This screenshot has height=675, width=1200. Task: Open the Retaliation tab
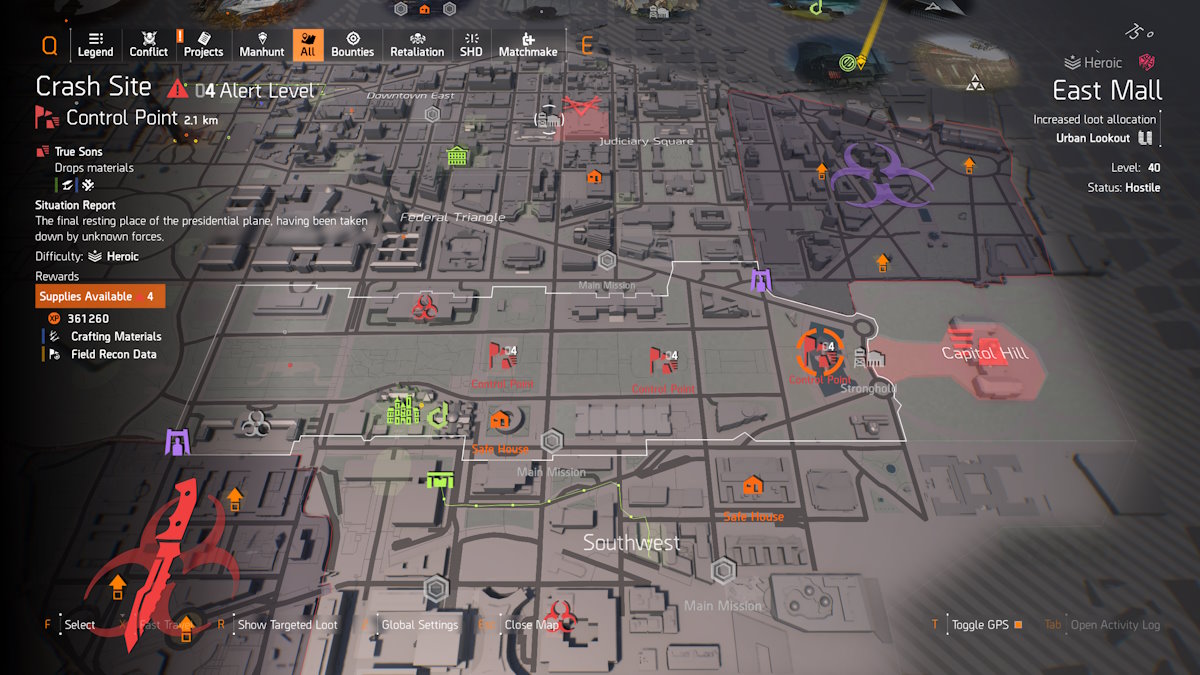(x=417, y=44)
